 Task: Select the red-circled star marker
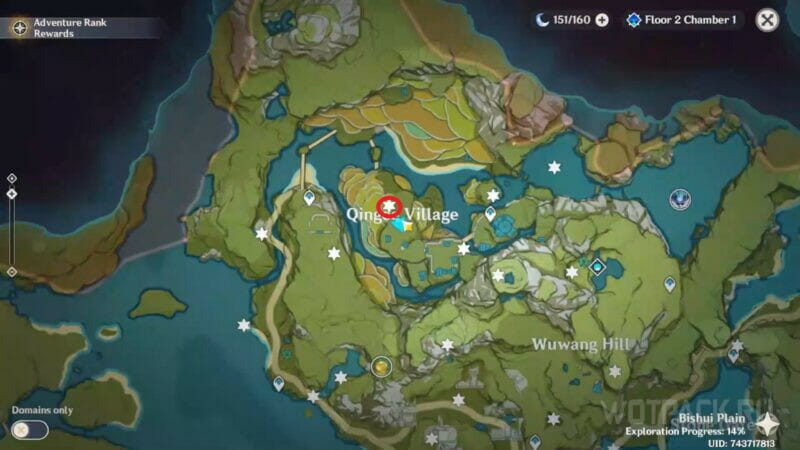coord(389,207)
